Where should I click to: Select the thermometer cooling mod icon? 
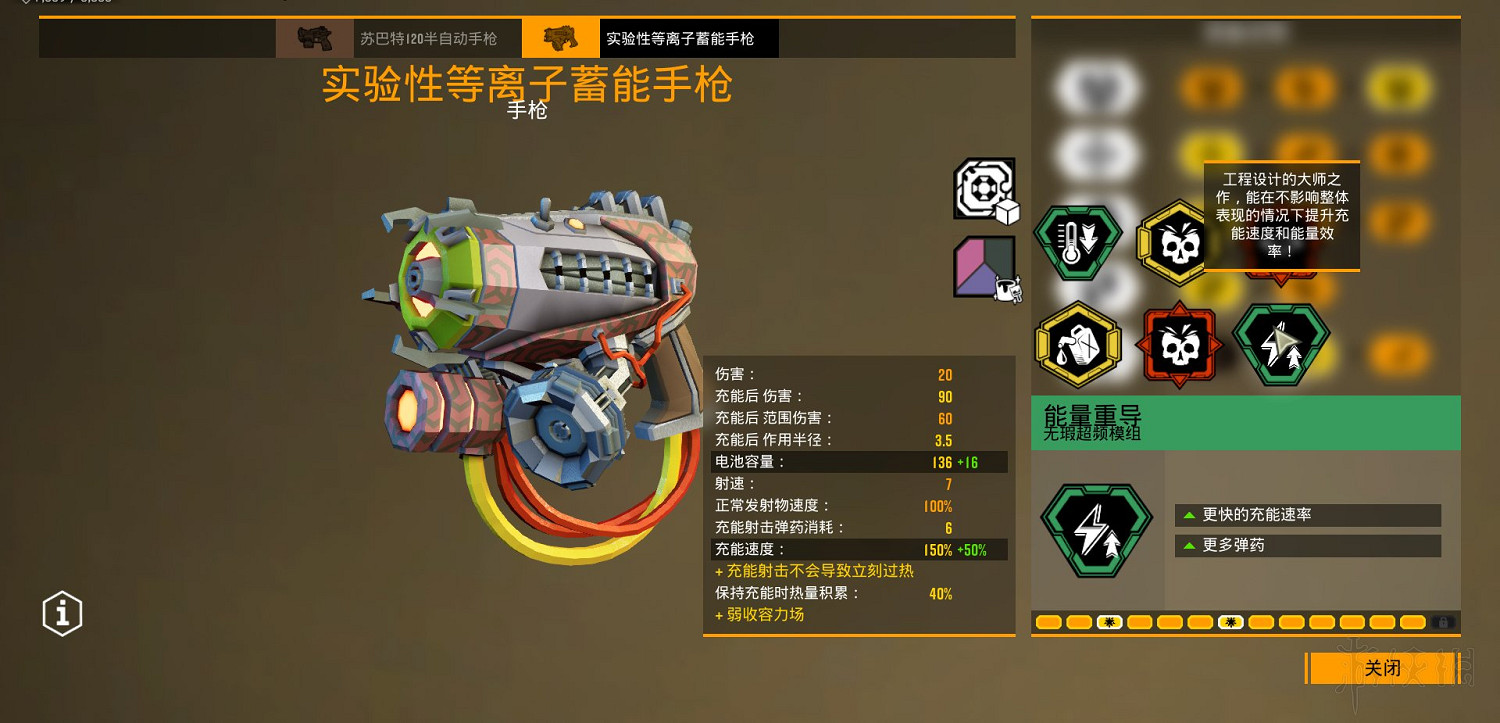(x=1077, y=242)
